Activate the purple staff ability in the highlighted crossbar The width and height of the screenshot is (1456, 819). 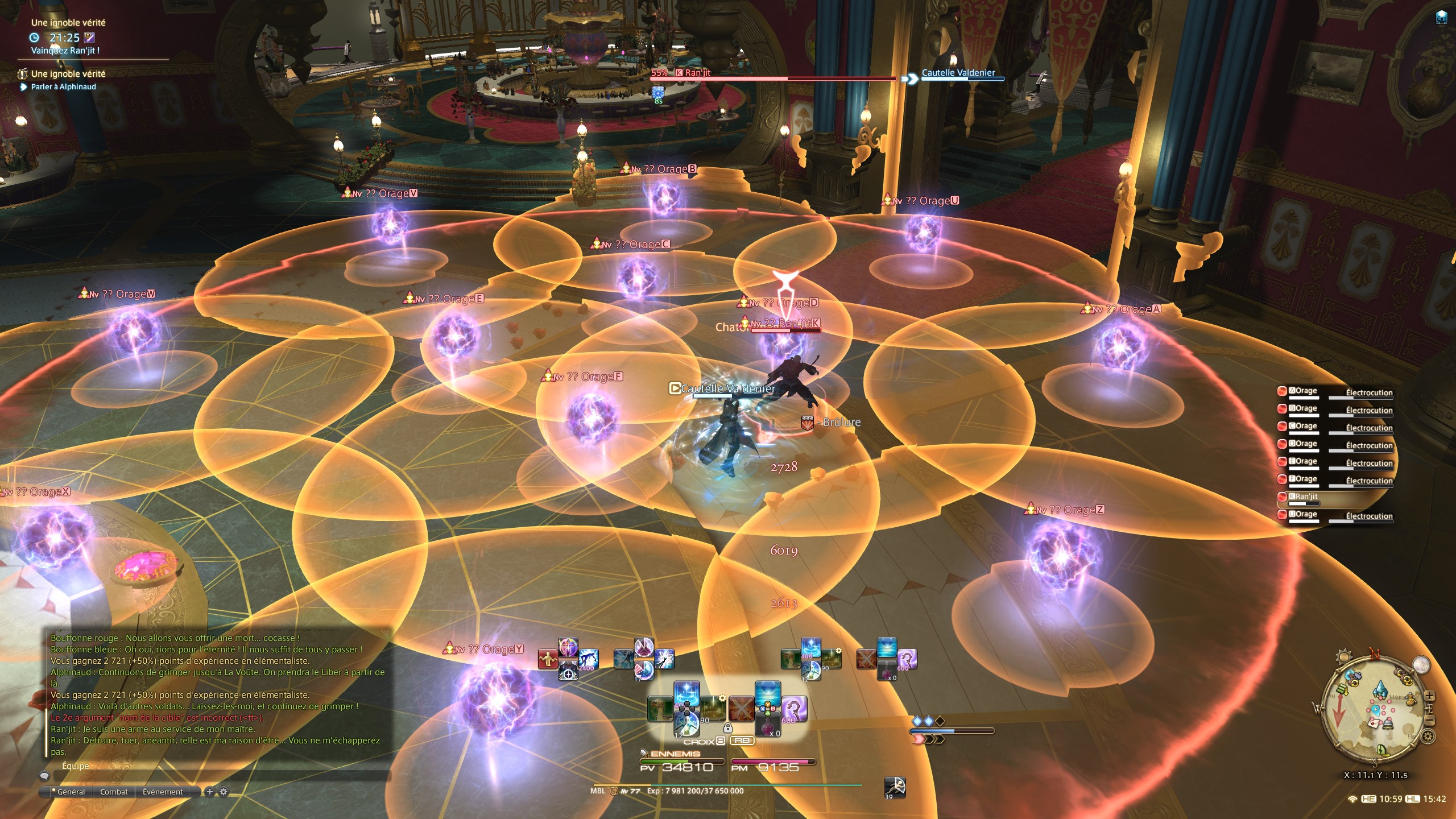point(794,709)
